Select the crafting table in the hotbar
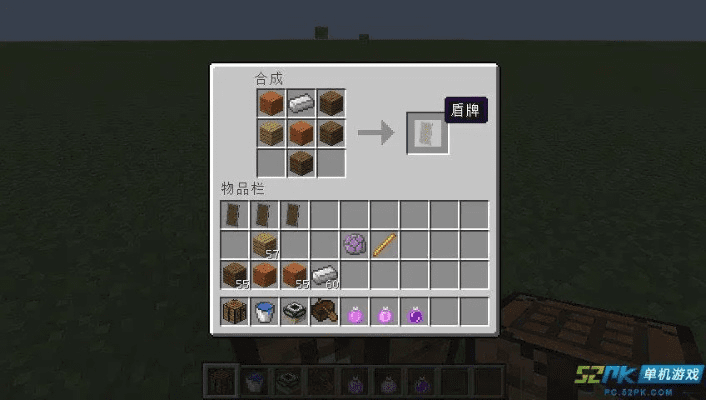The image size is (706, 400). point(235,311)
